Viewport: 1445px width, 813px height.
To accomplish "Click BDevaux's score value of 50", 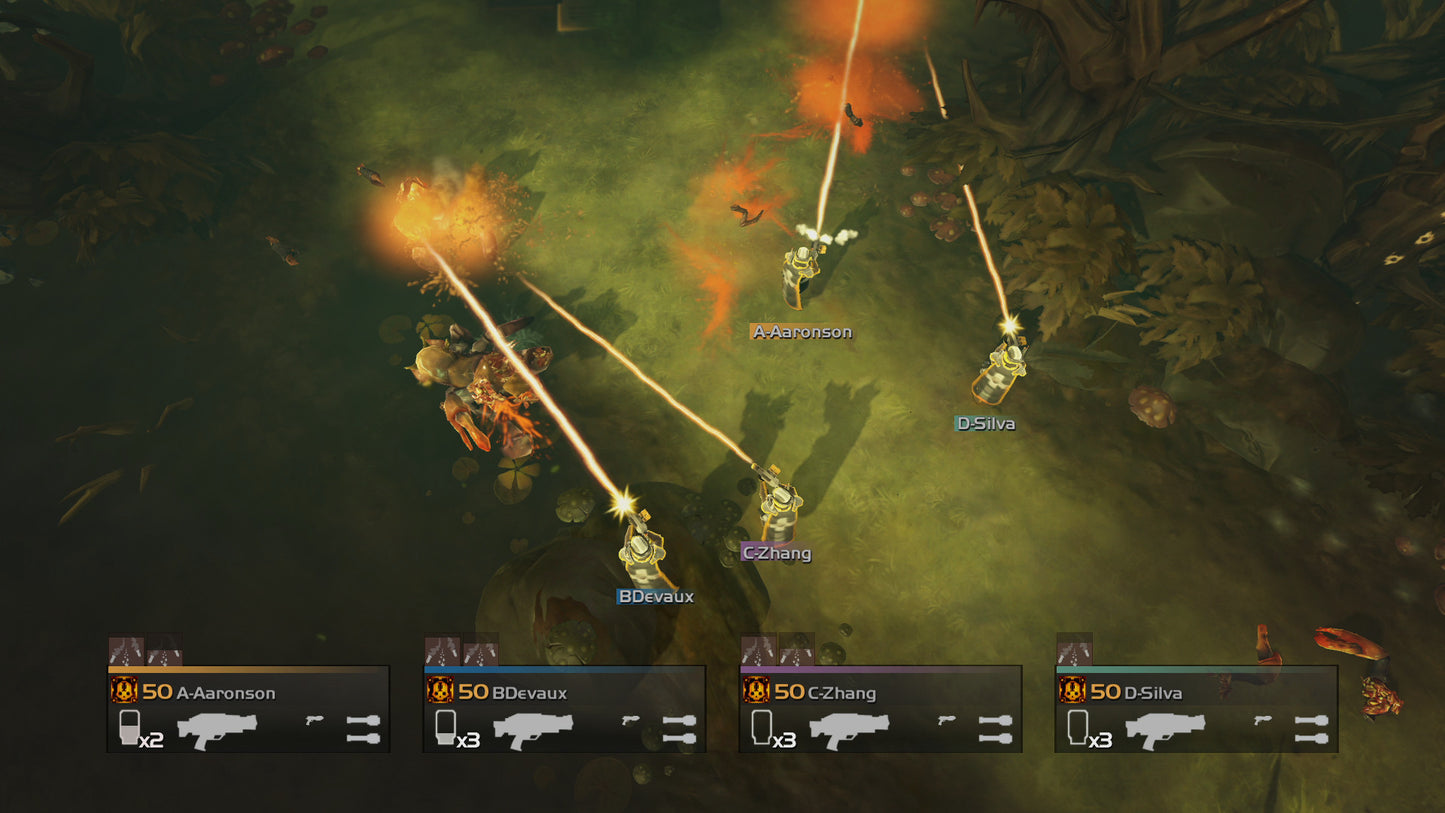I will [x=472, y=692].
